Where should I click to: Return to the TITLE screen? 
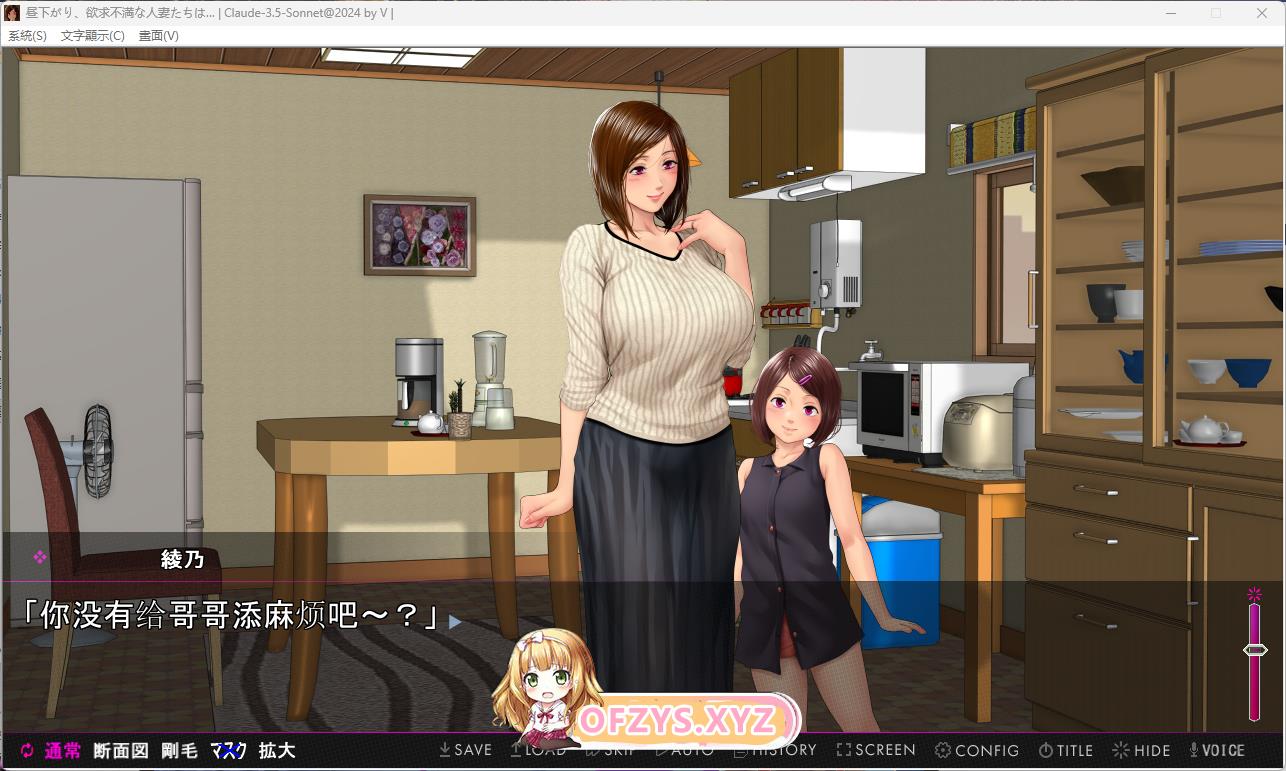pos(1066,750)
